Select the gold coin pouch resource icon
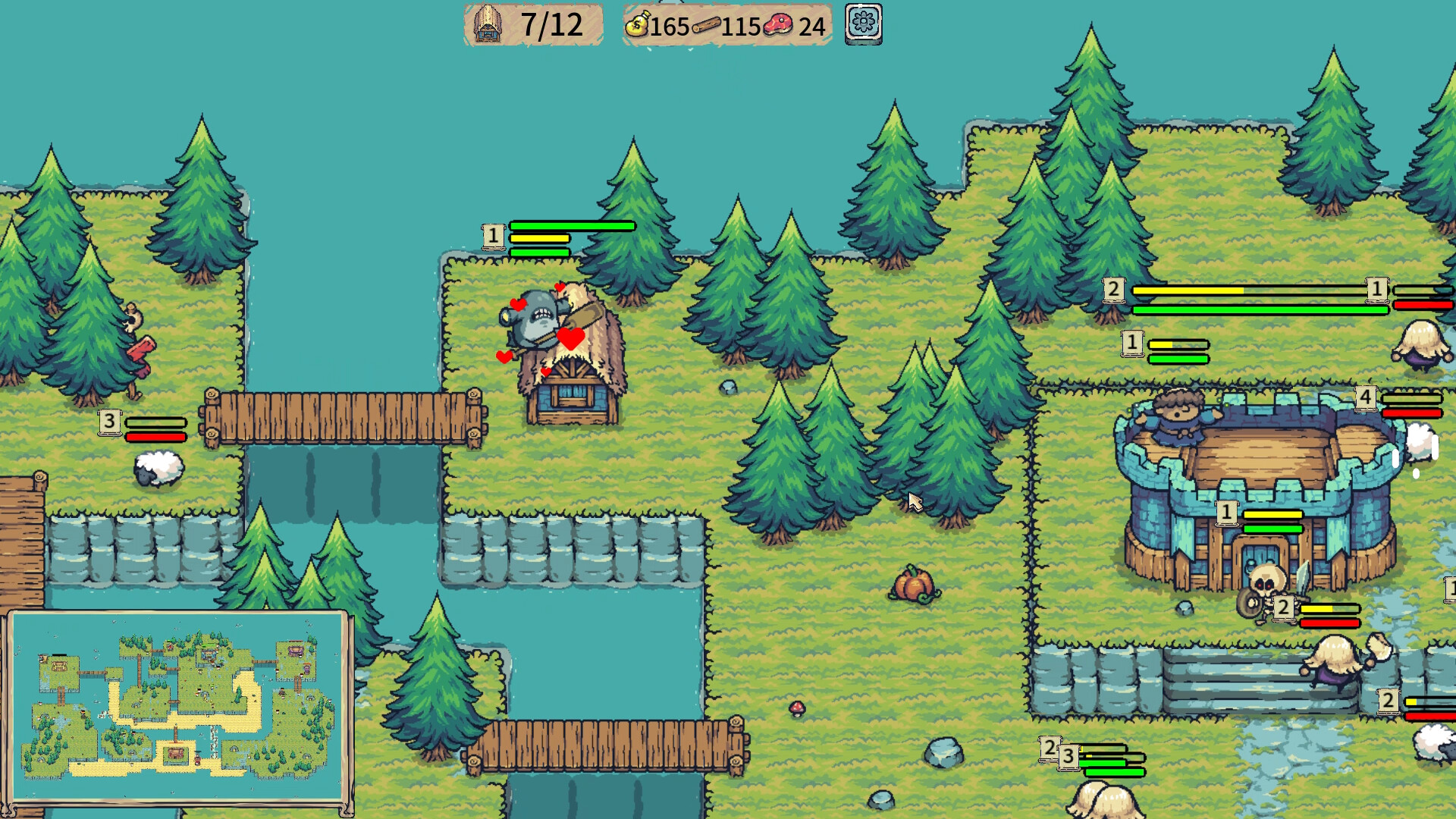 tap(637, 25)
